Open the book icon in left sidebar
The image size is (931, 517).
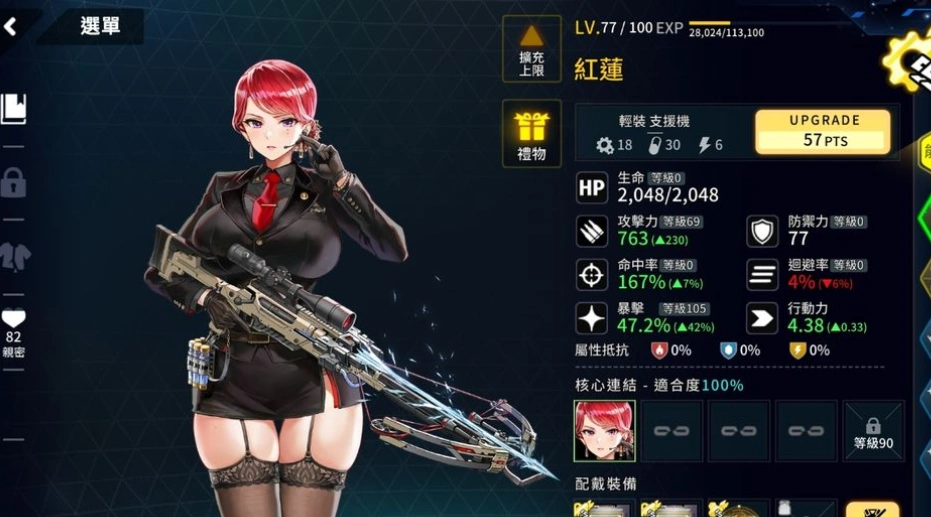pos(14,108)
